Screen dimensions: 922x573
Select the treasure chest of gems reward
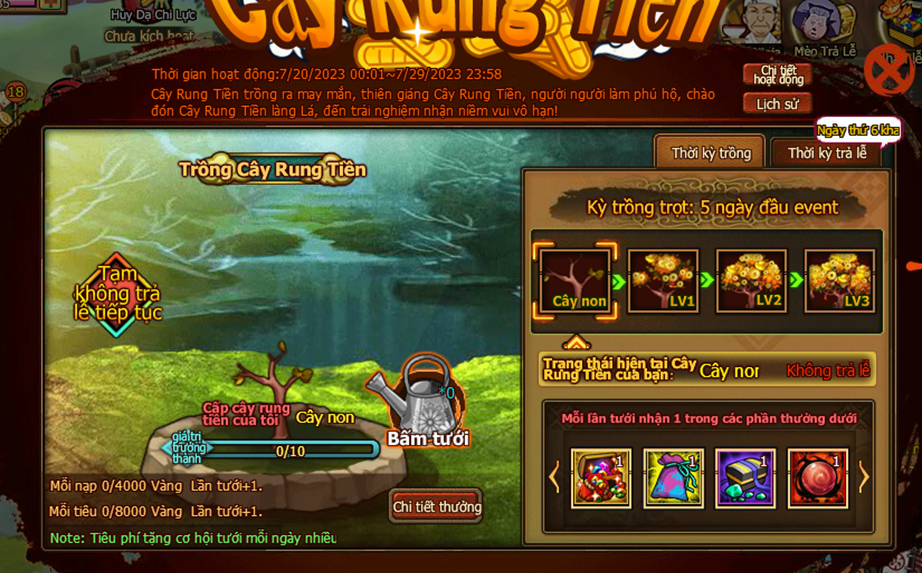[601, 478]
